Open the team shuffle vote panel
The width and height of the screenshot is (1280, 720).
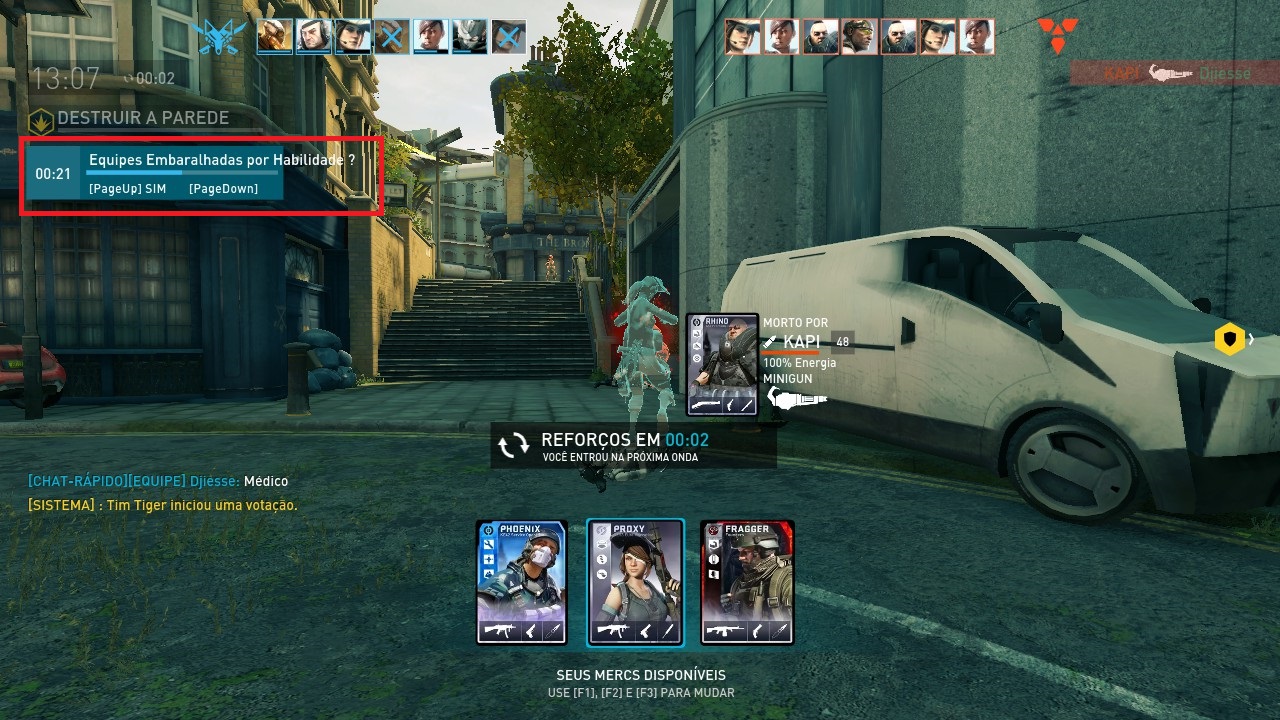(200, 174)
